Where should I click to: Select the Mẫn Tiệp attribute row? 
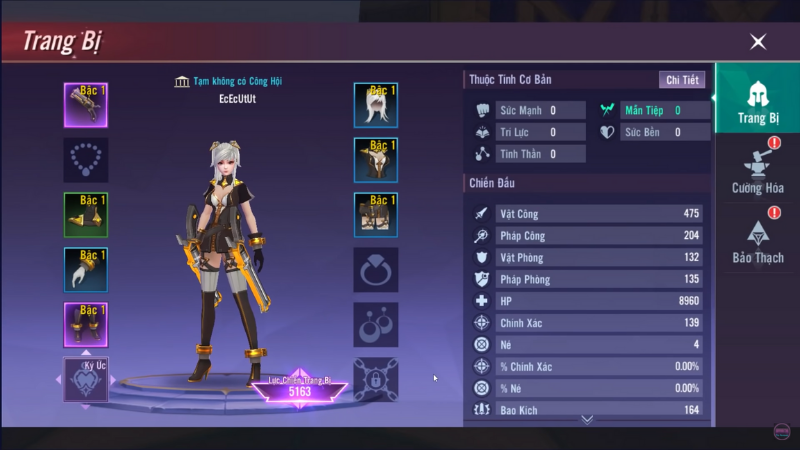coord(654,110)
